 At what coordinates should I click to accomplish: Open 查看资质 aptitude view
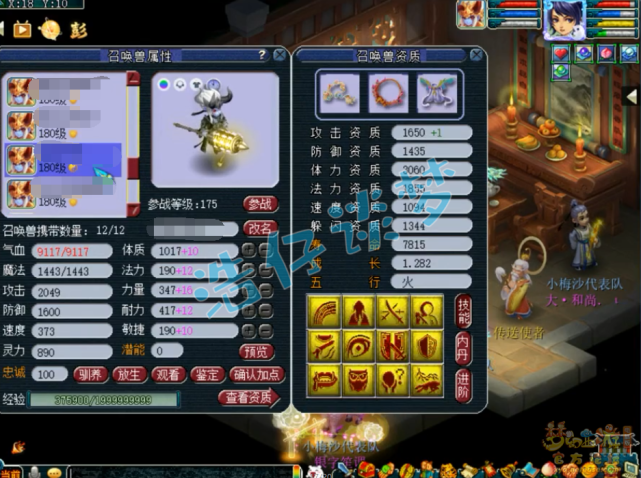[x=247, y=397]
